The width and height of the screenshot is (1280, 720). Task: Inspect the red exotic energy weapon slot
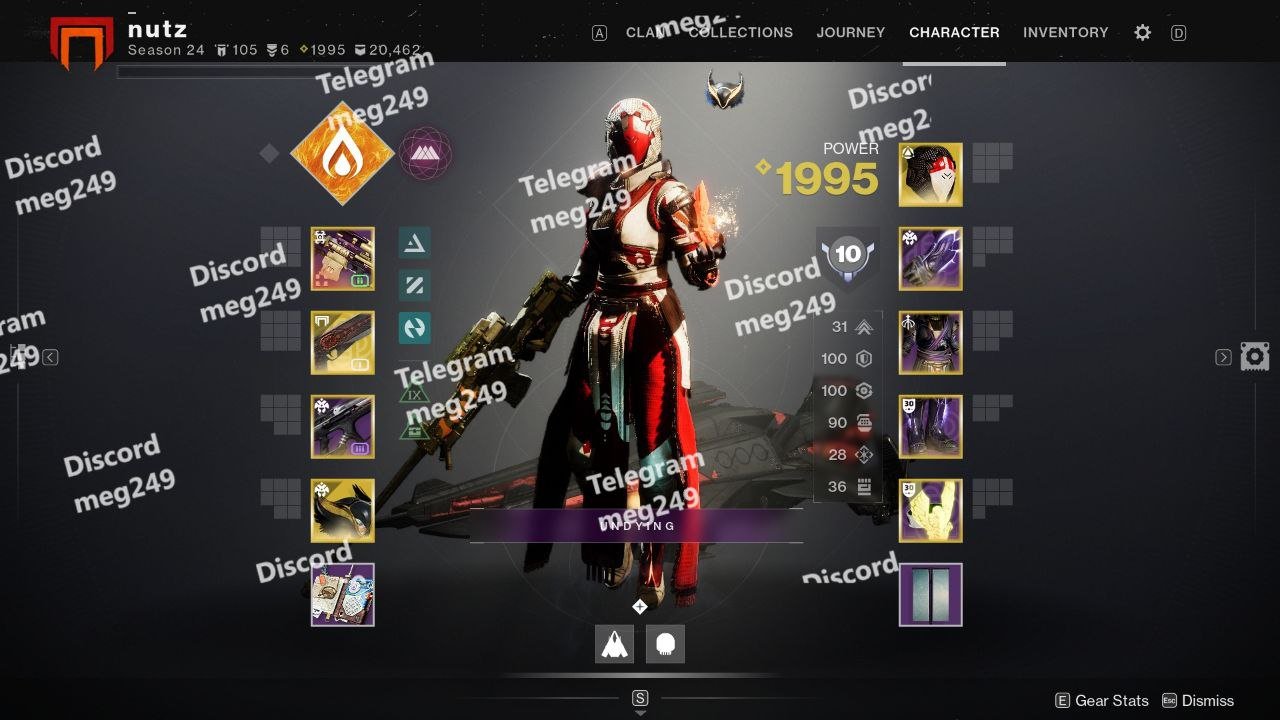(343, 343)
